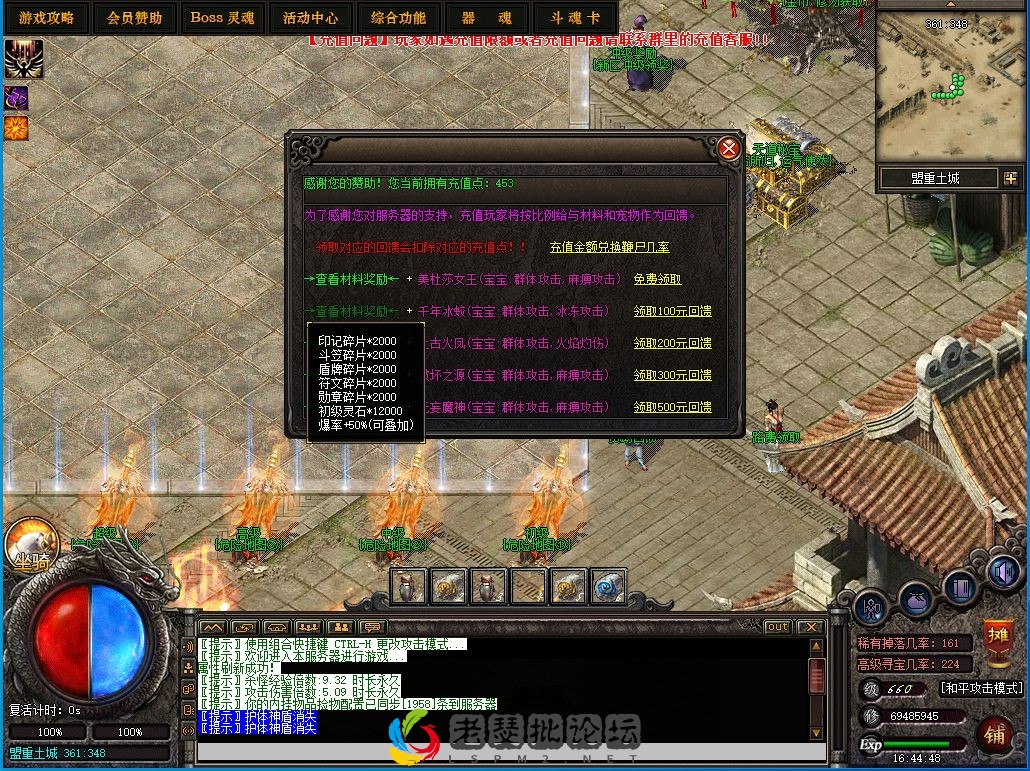Open the 综合功能 general functions menu
This screenshot has width=1030, height=771.
tap(398, 17)
